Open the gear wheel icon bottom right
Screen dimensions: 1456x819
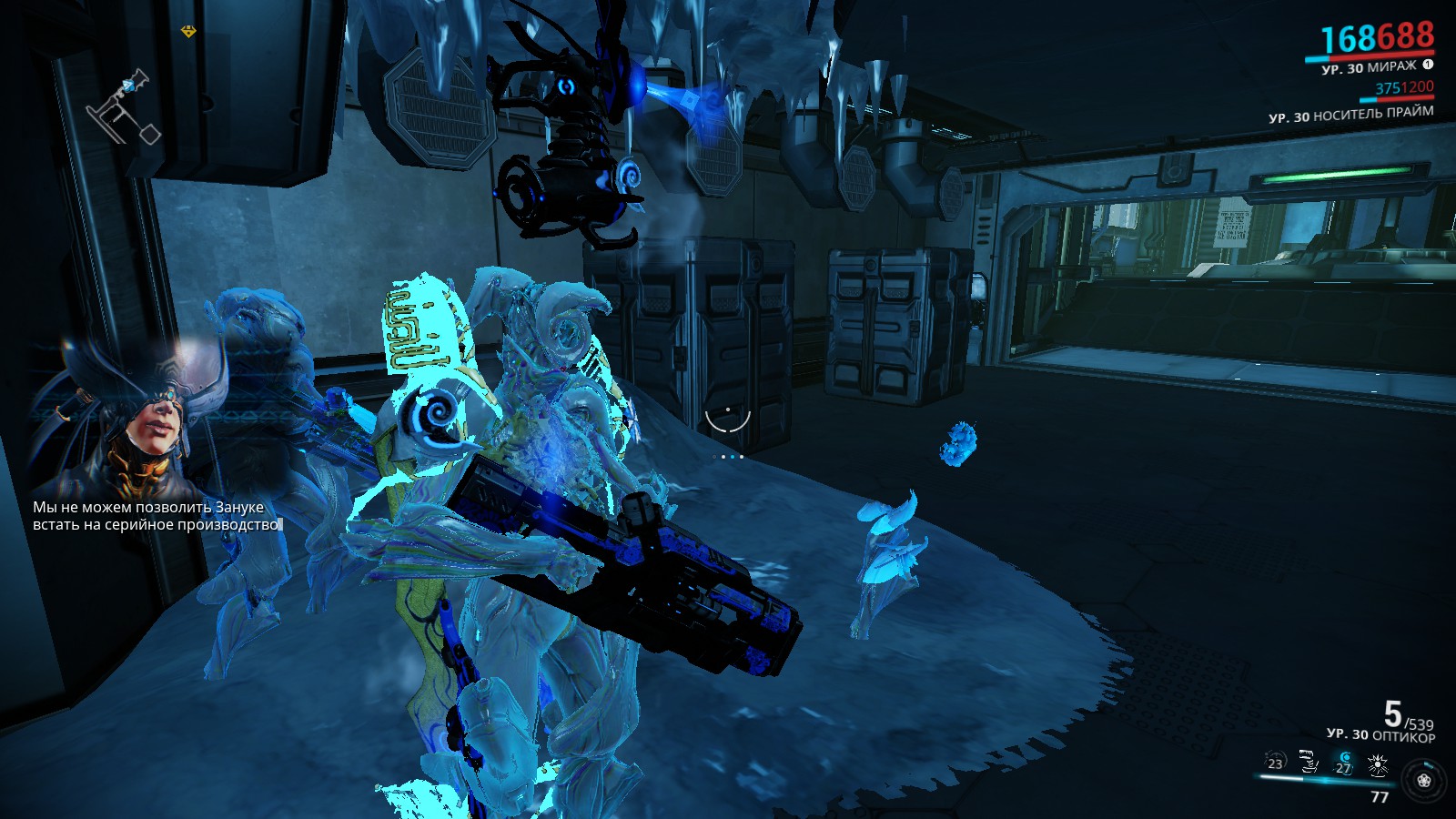click(x=1423, y=781)
